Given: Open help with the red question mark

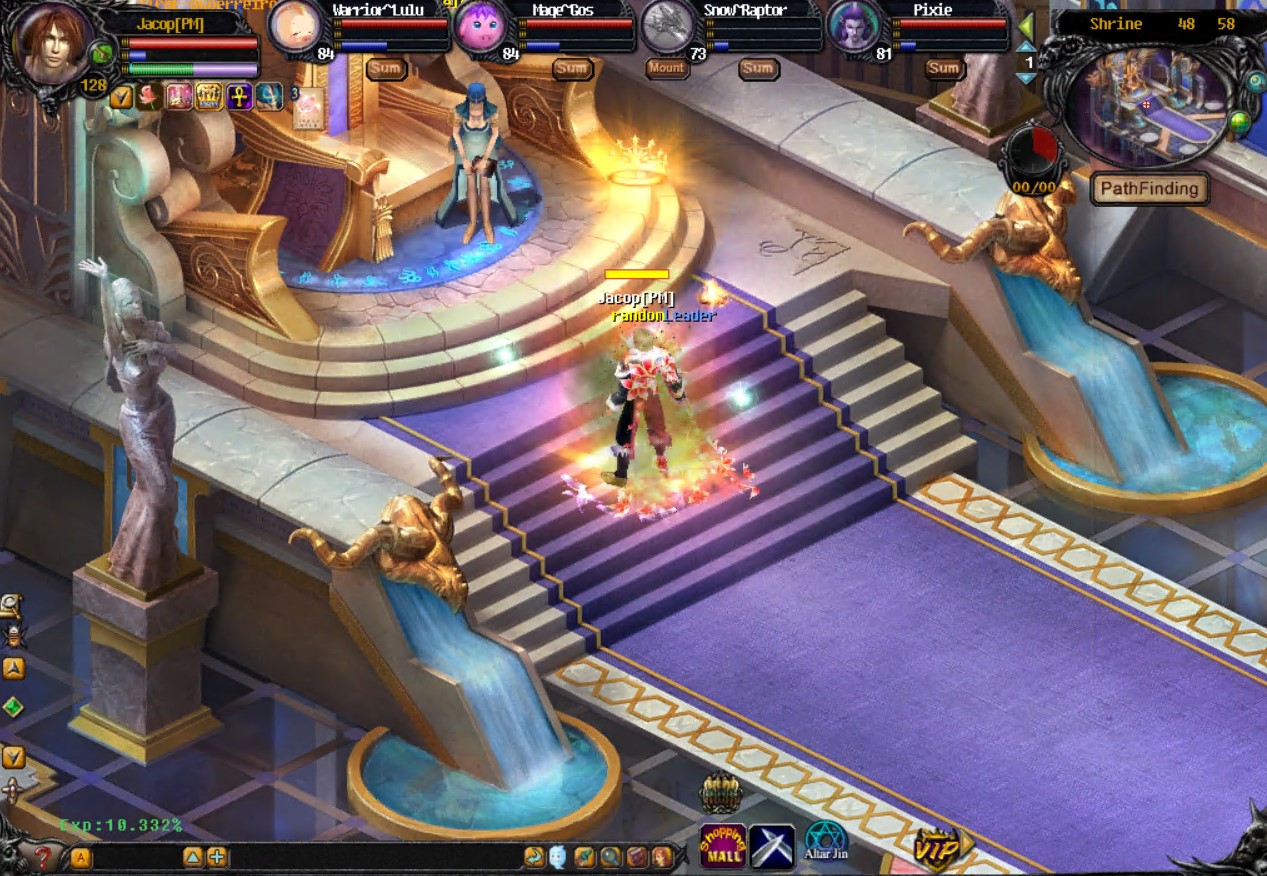Looking at the screenshot, I should (x=43, y=857).
